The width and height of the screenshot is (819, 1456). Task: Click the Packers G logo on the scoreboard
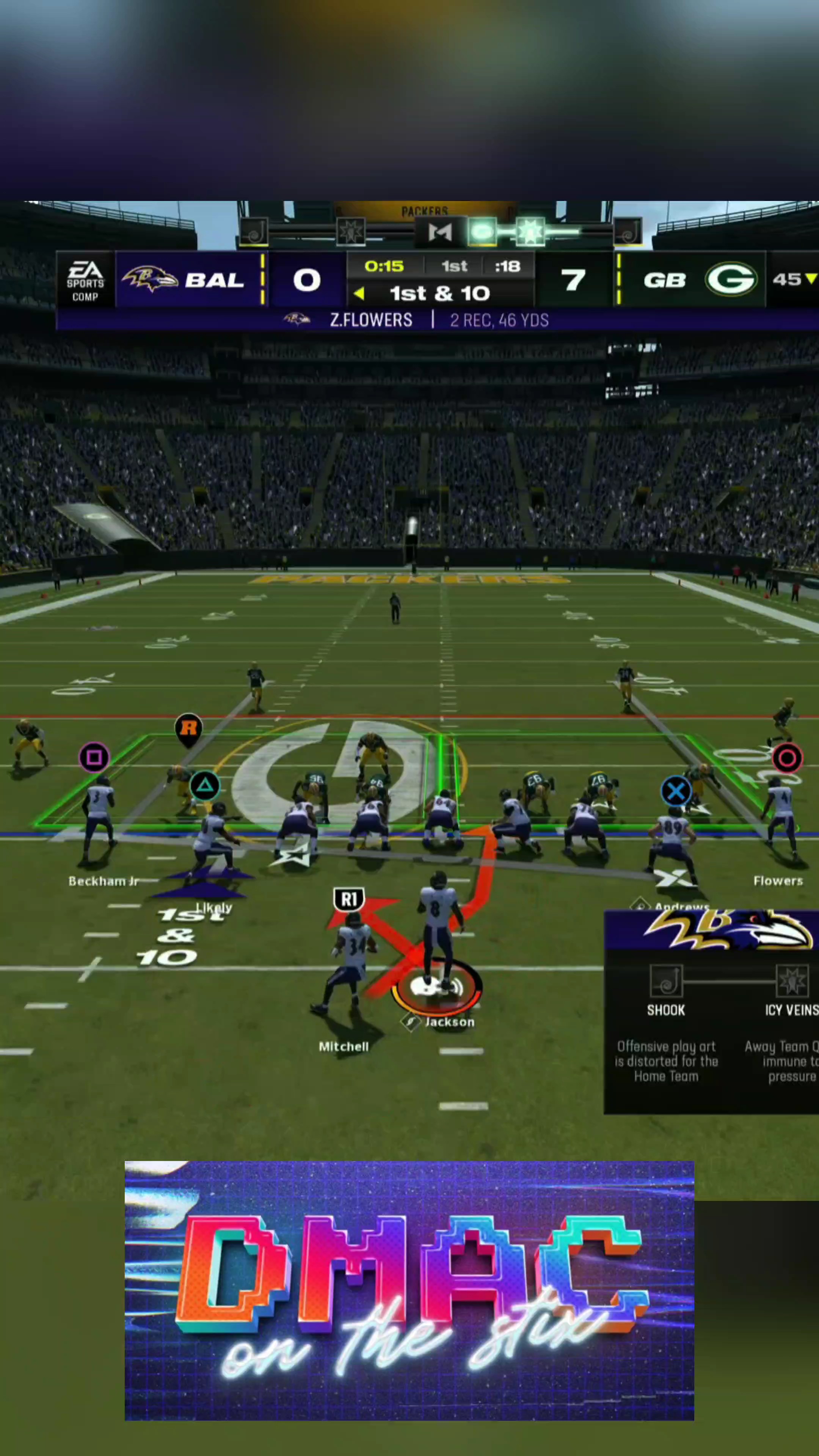(x=730, y=279)
